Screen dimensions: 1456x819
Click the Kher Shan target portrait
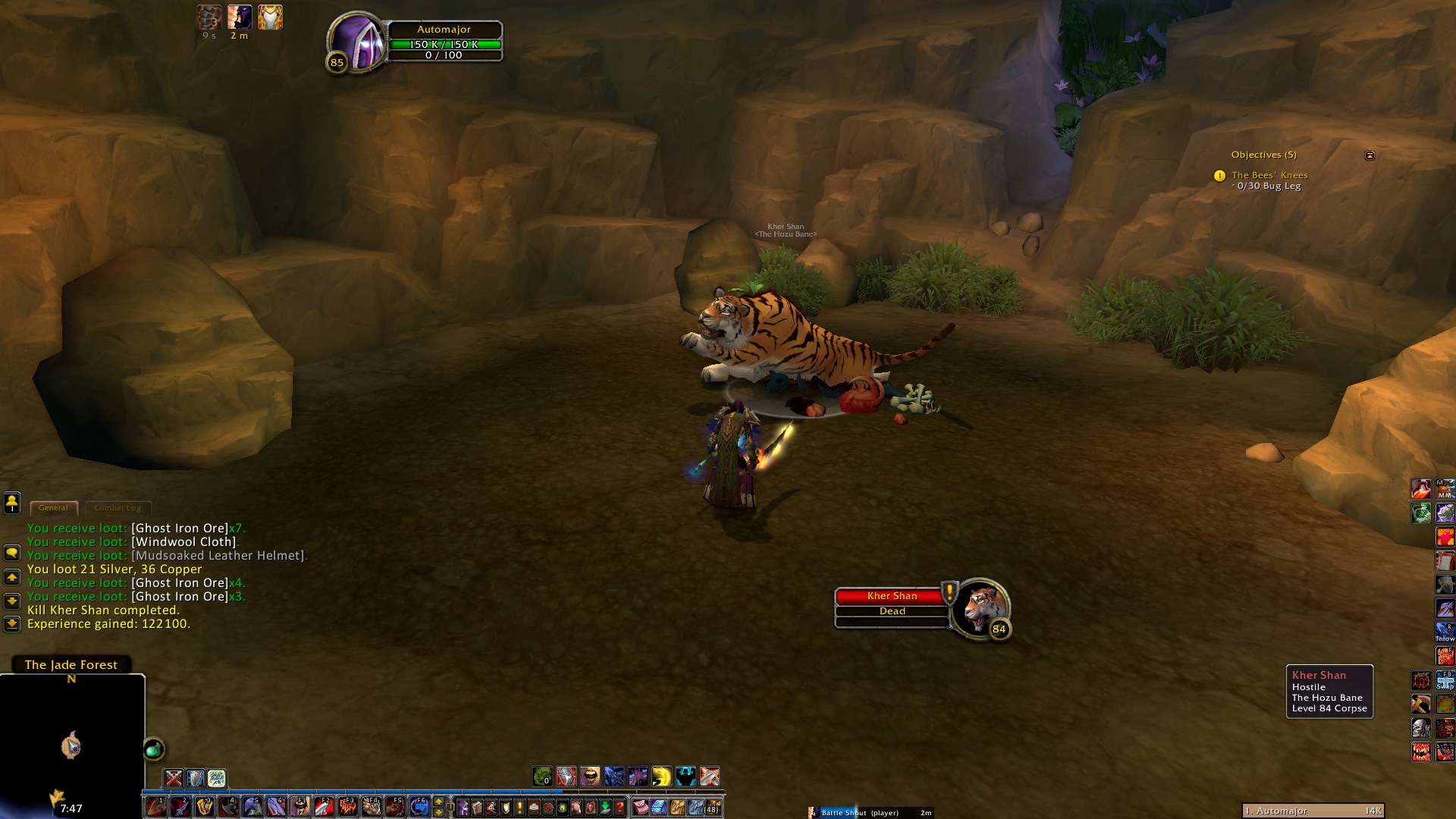pyautogui.click(x=981, y=608)
